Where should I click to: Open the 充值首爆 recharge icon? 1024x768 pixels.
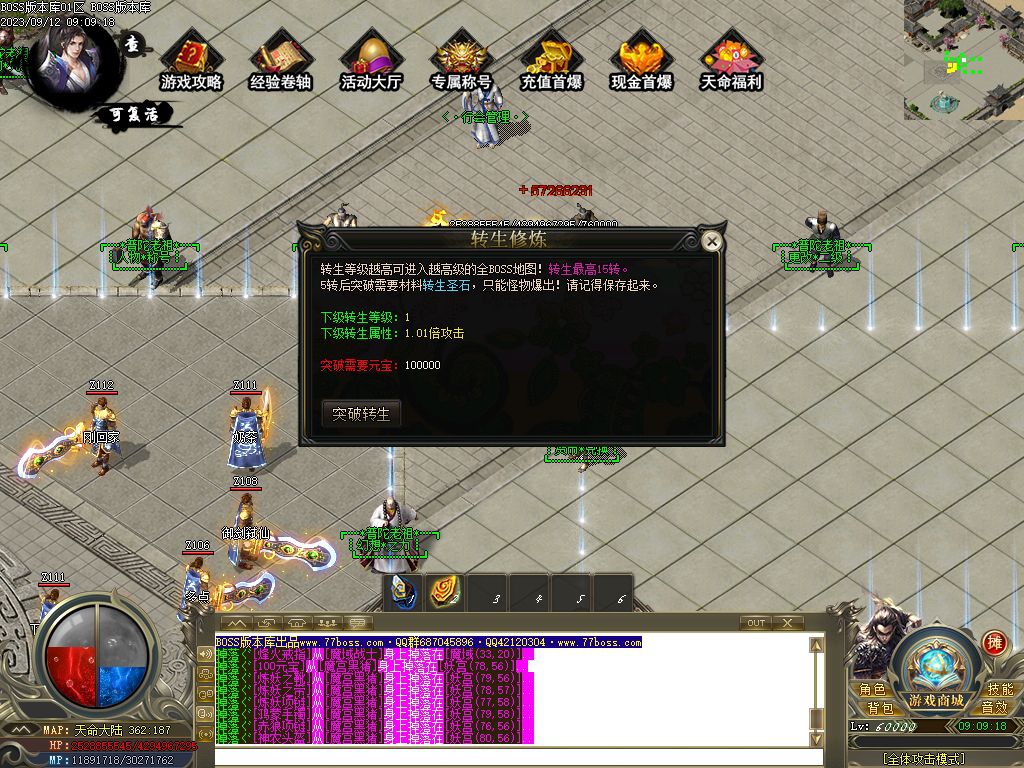pyautogui.click(x=551, y=63)
